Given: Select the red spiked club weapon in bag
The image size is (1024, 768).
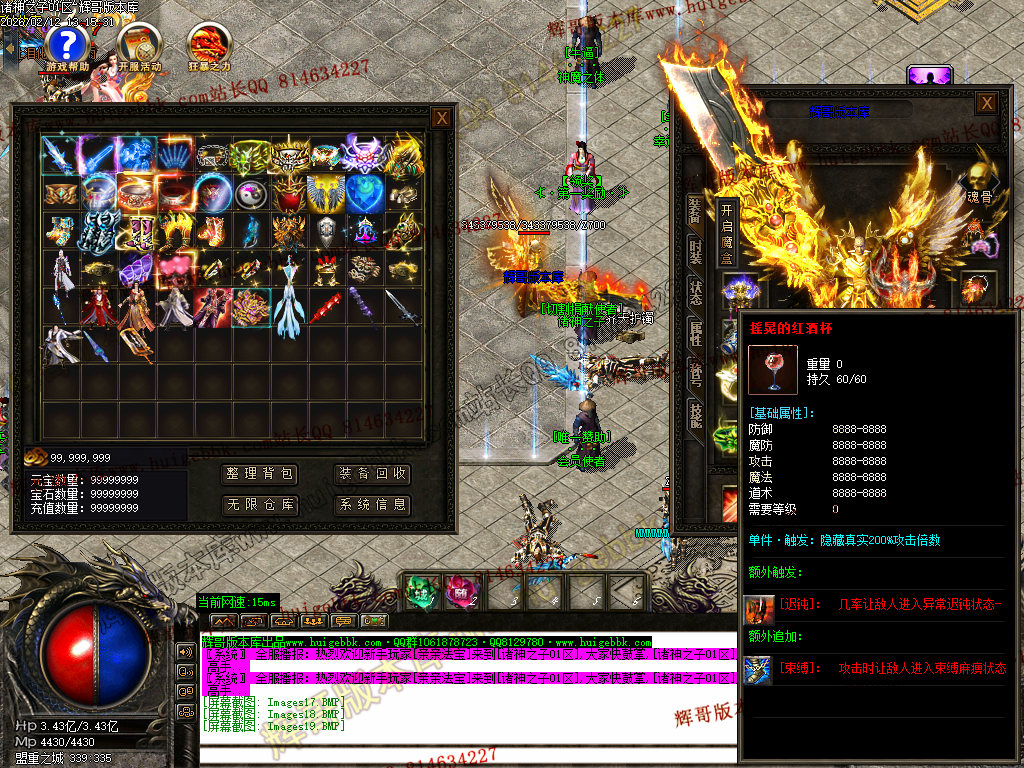Looking at the screenshot, I should tap(325, 308).
